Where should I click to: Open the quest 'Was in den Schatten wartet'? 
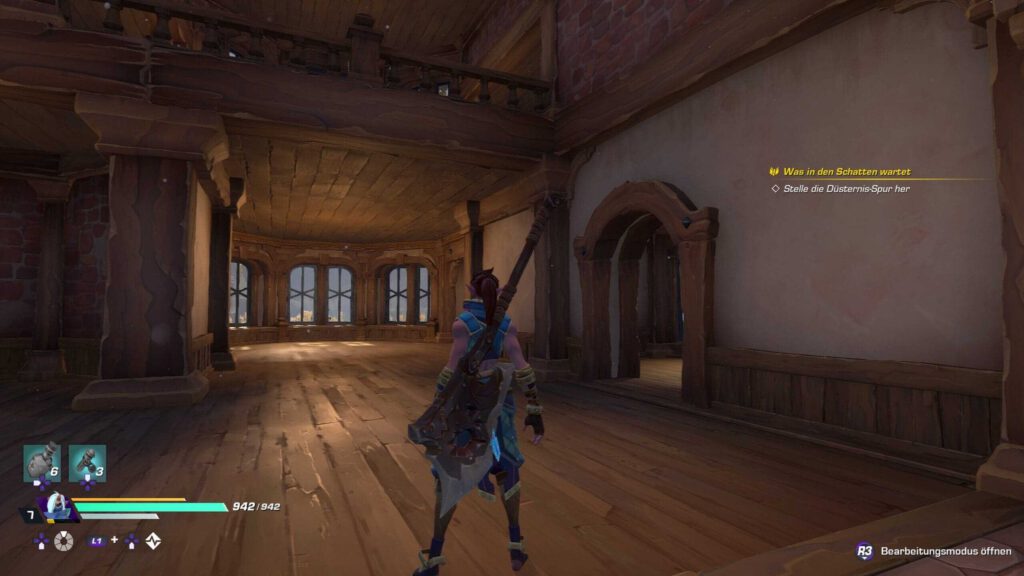coord(845,172)
